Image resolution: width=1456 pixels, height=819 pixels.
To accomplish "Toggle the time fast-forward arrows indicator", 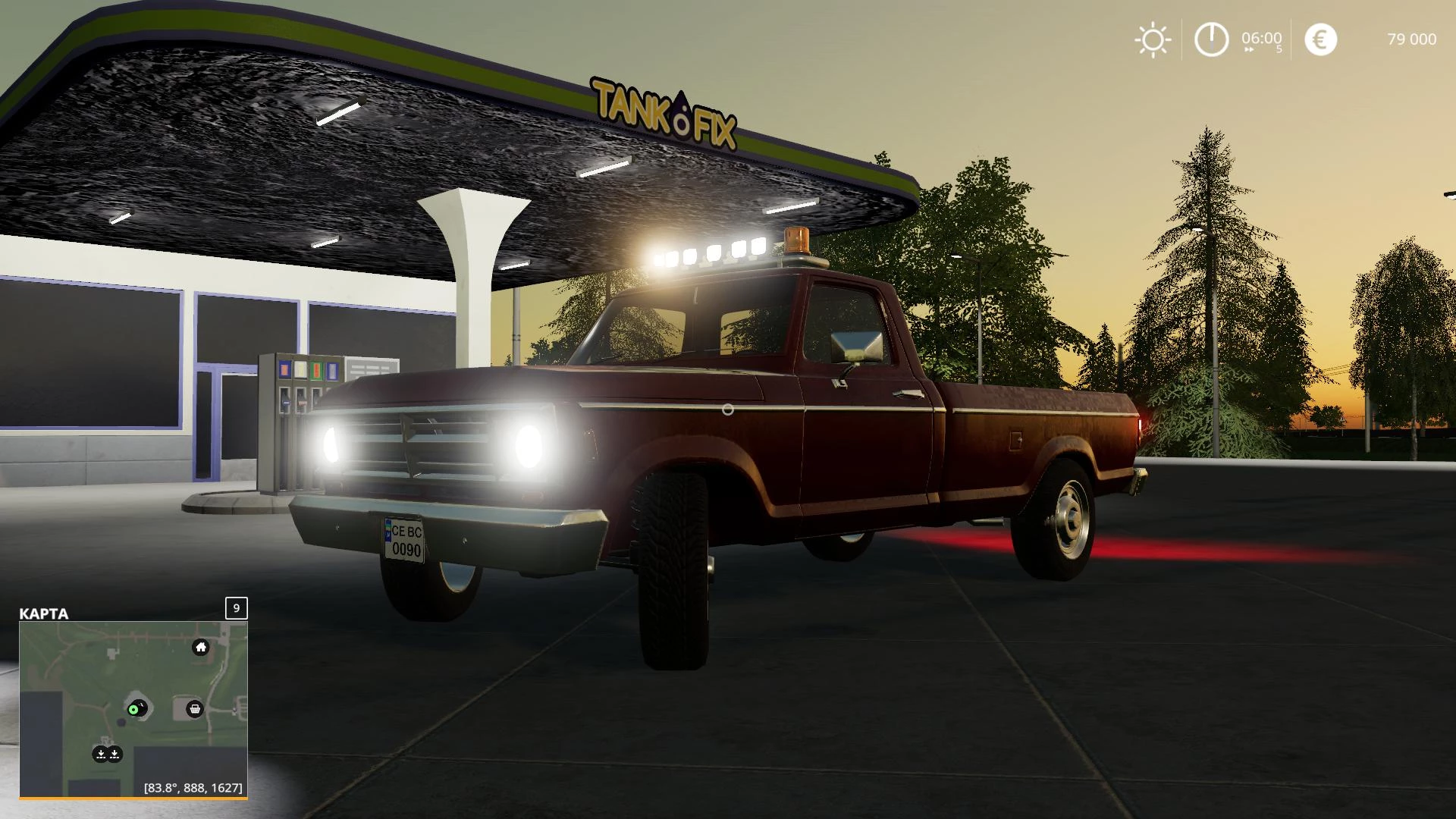I will click(x=1249, y=51).
